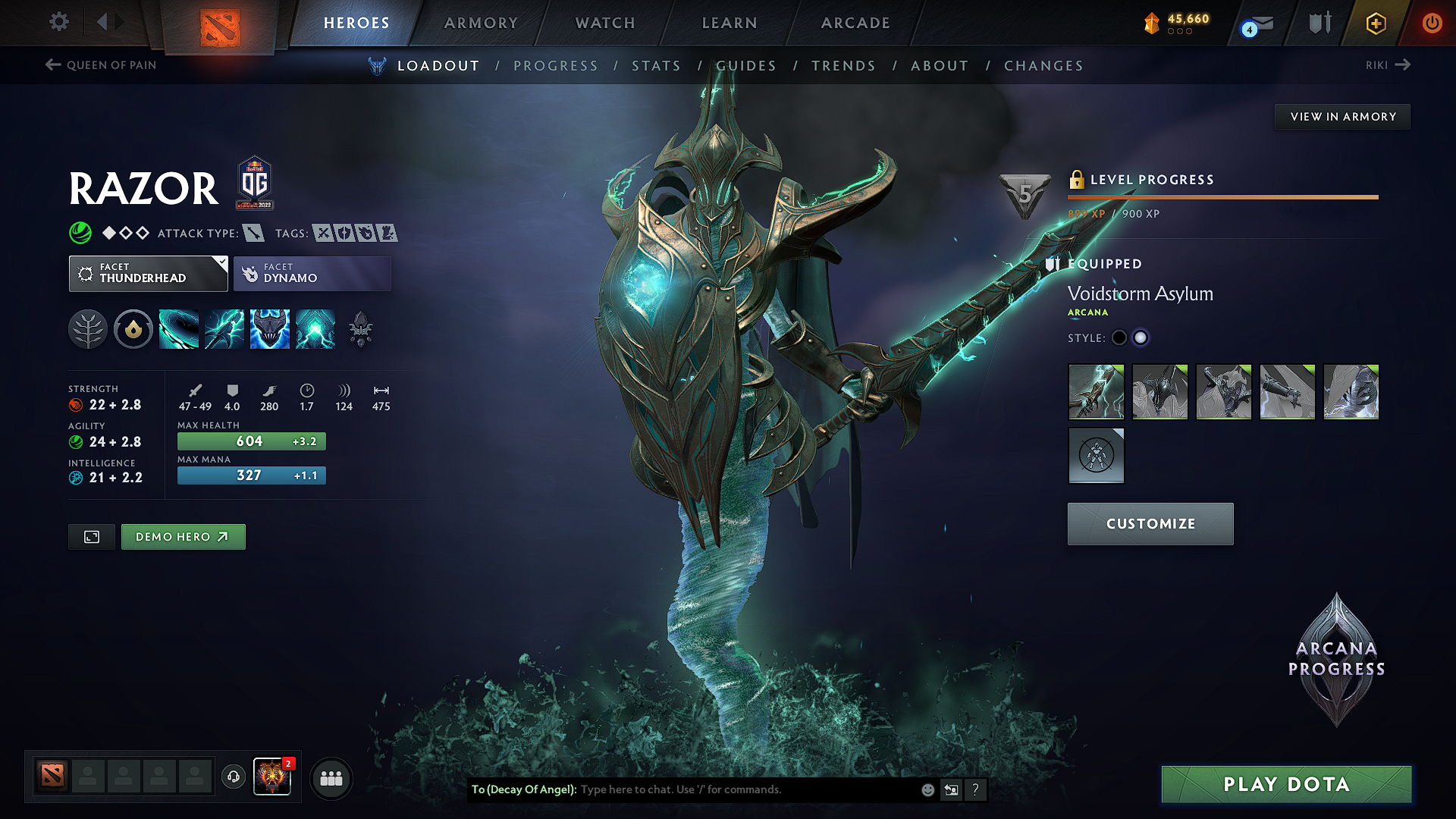Viewport: 1456px width, 819px height.
Task: Select the Dynamo facet
Action: tap(312, 273)
